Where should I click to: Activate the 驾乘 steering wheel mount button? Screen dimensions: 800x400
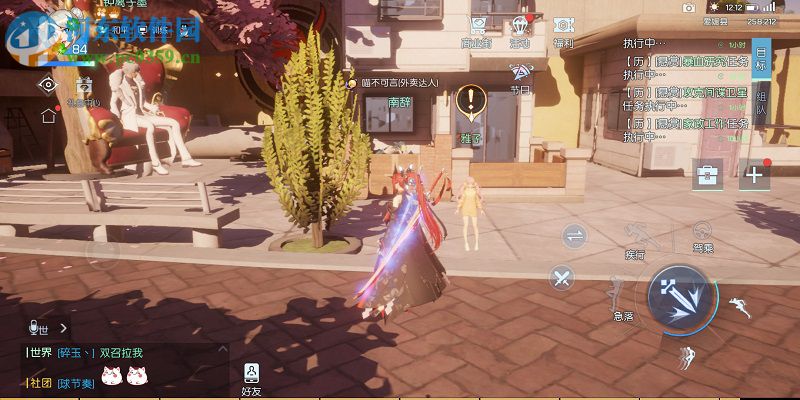click(703, 237)
